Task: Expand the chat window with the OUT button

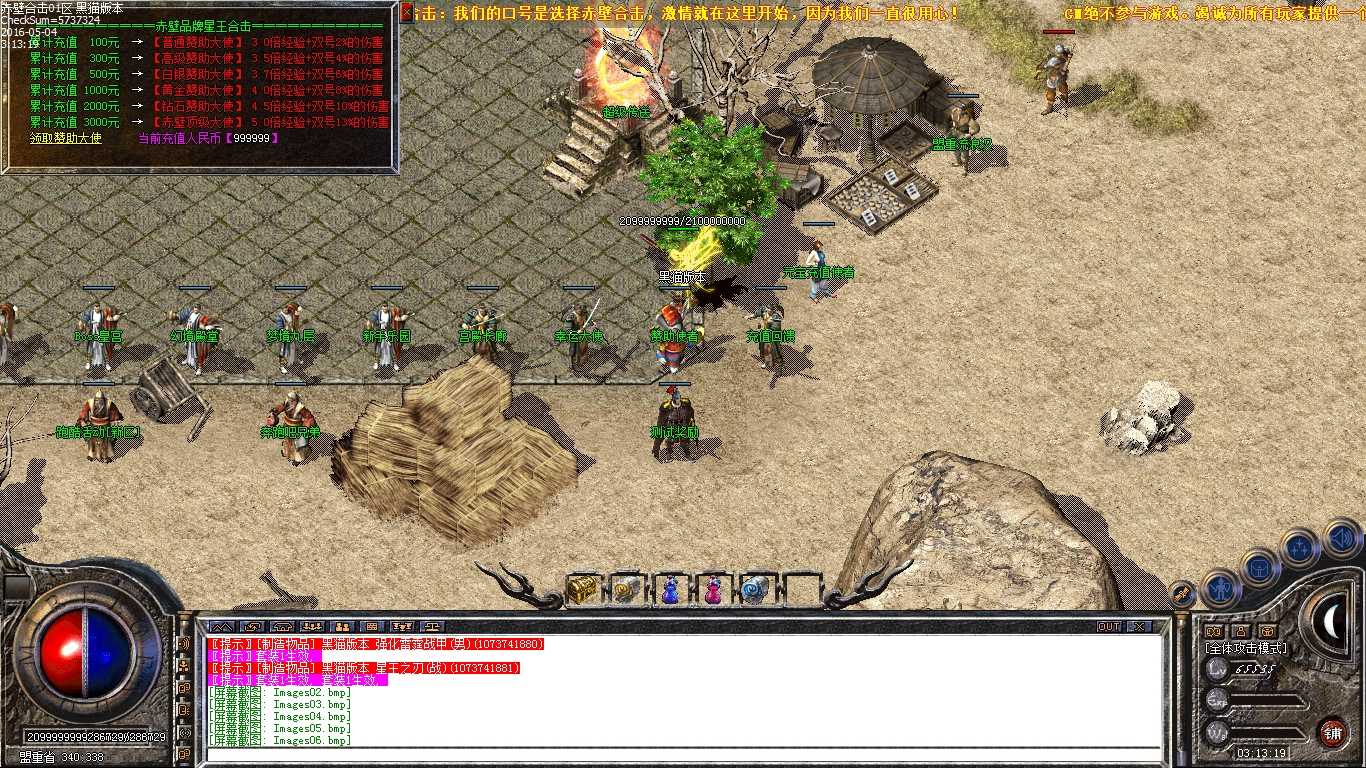Action: (x=1108, y=628)
